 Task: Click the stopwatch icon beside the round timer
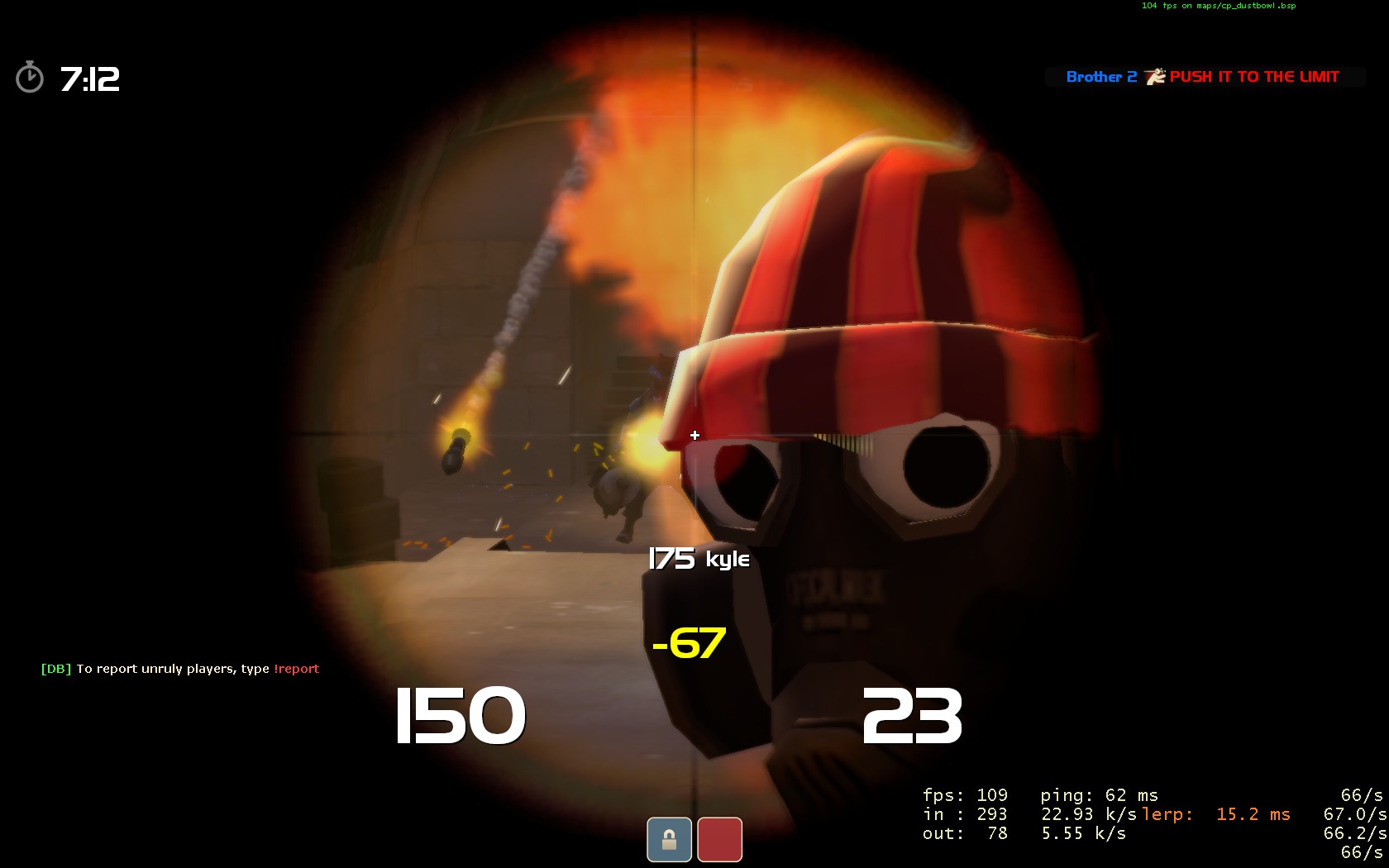[30, 78]
